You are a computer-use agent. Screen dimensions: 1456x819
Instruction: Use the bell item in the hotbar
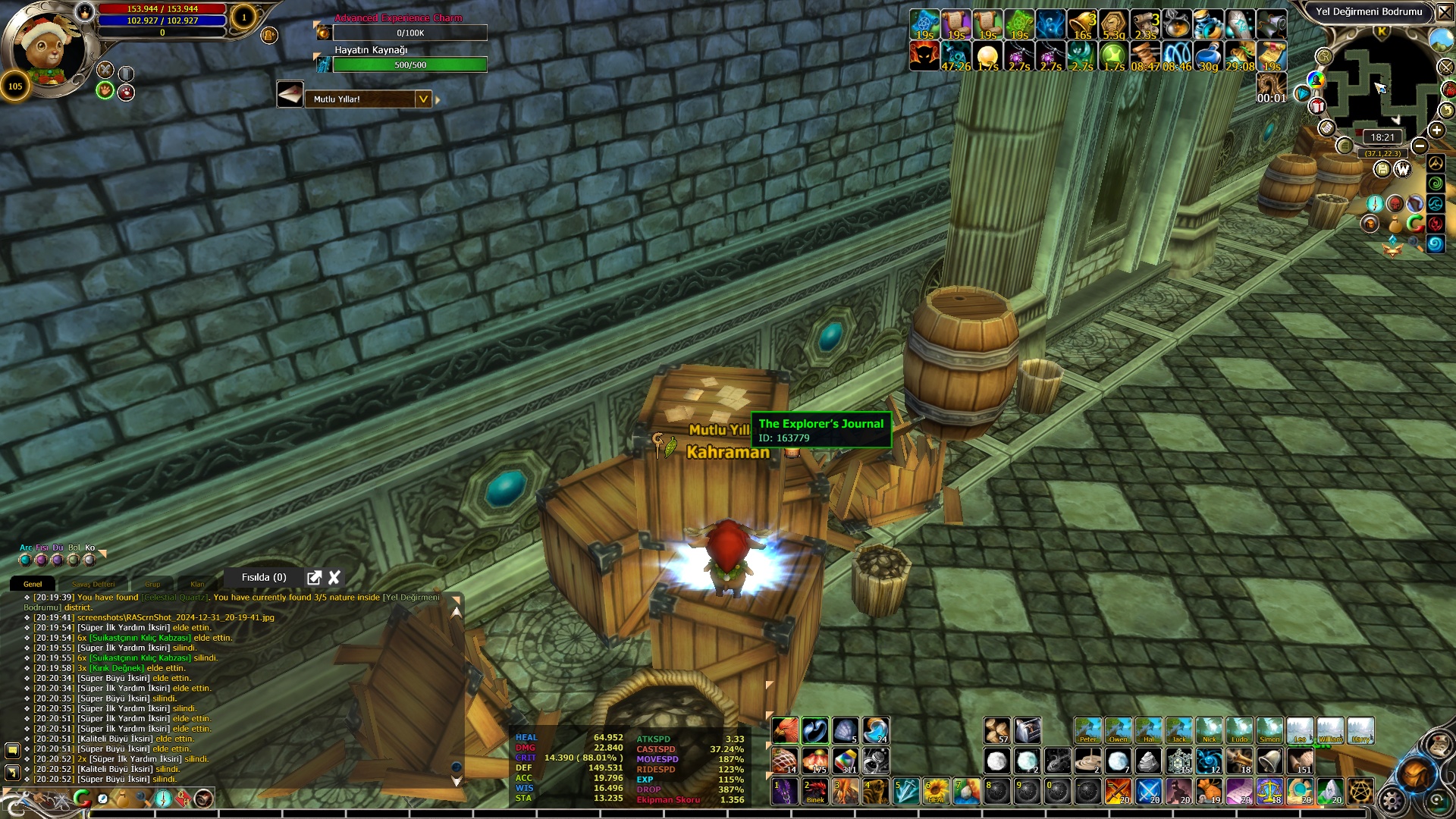click(1269, 761)
